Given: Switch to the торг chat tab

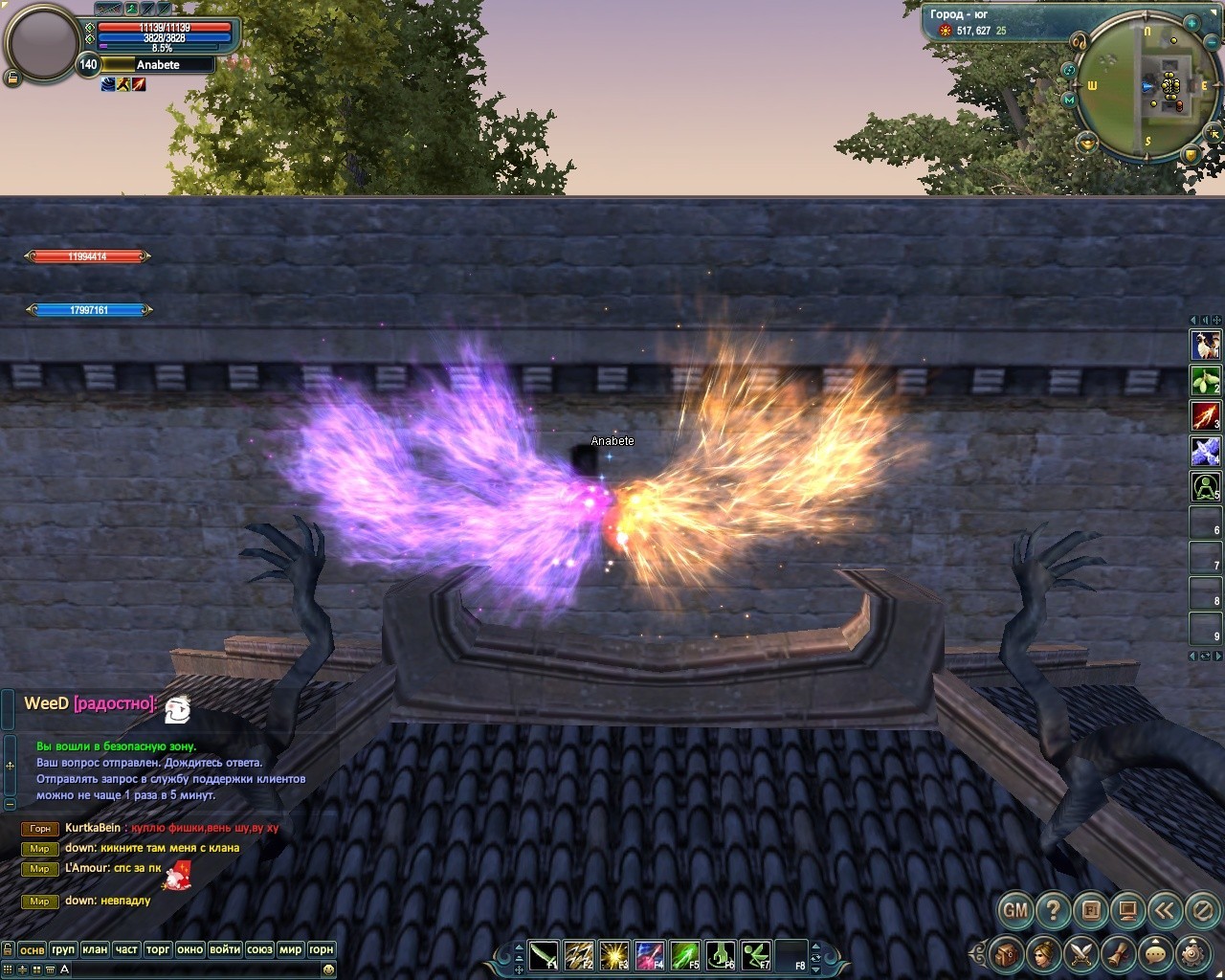Looking at the screenshot, I should pos(158,949).
